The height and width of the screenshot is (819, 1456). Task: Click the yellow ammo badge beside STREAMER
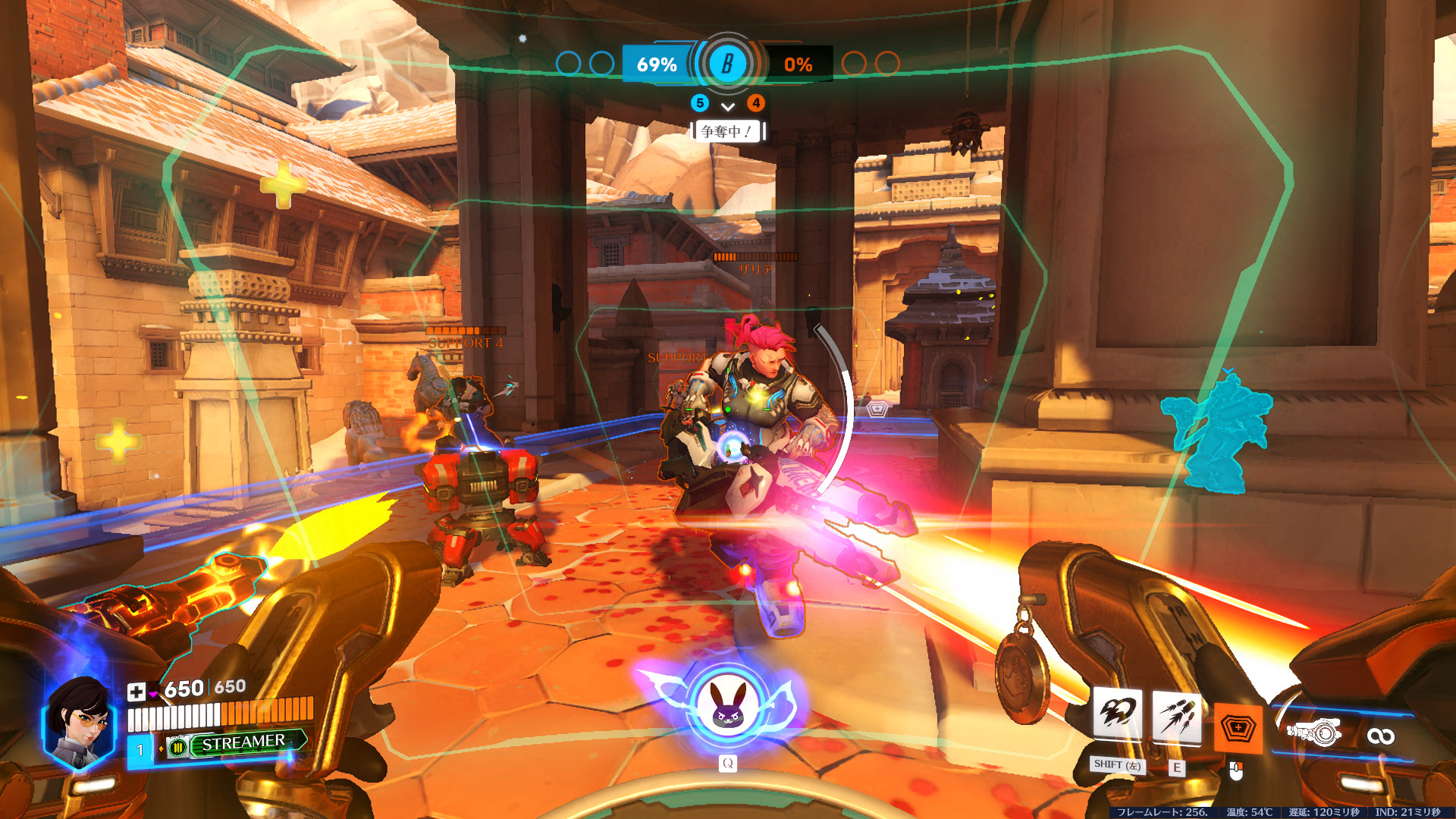tap(177, 747)
